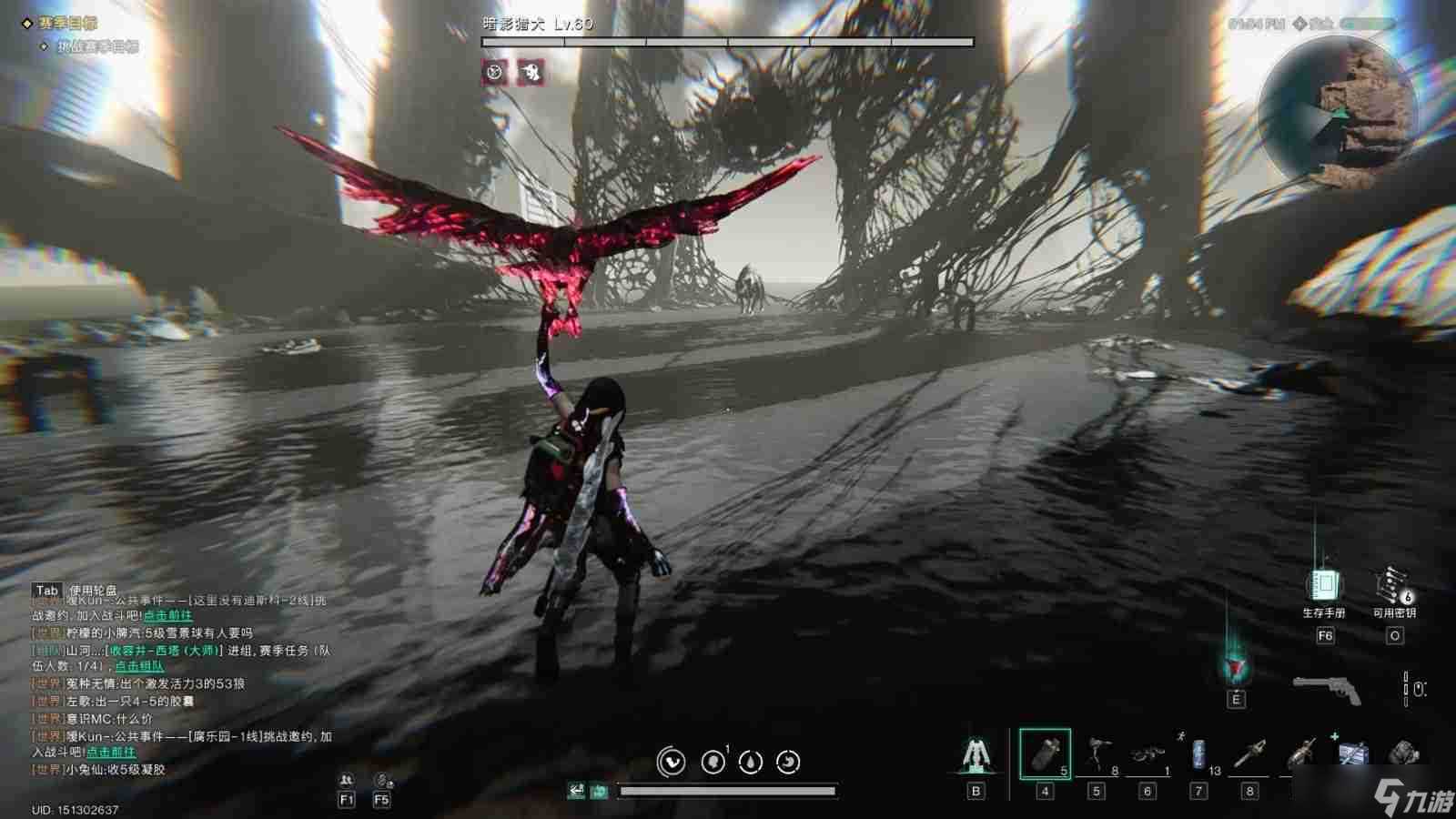
Task: Select the goggles hotbar slot
Action: pos(1147,755)
